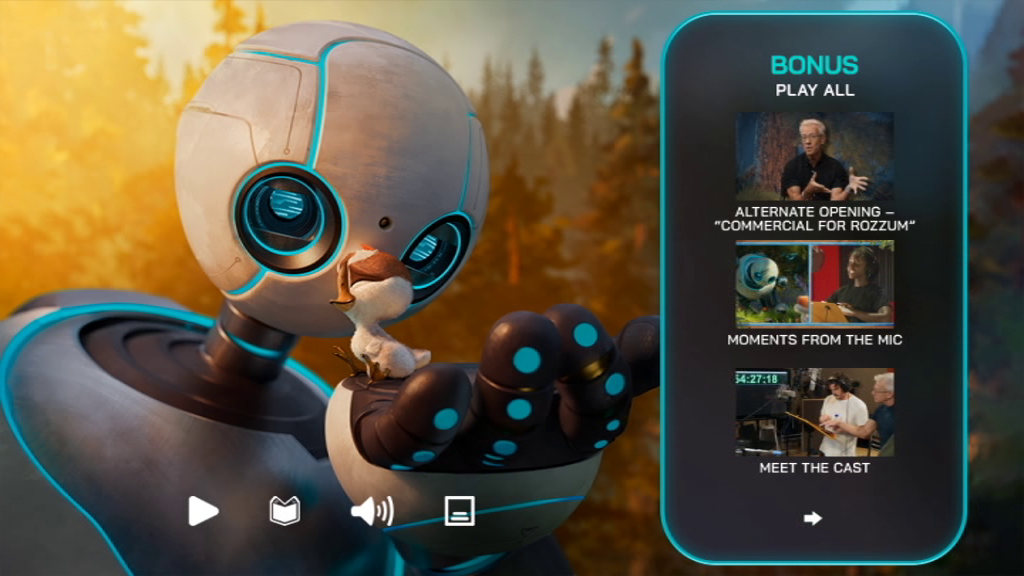The image size is (1024, 576).
Task: Open scene selection book icon
Action: tap(285, 511)
